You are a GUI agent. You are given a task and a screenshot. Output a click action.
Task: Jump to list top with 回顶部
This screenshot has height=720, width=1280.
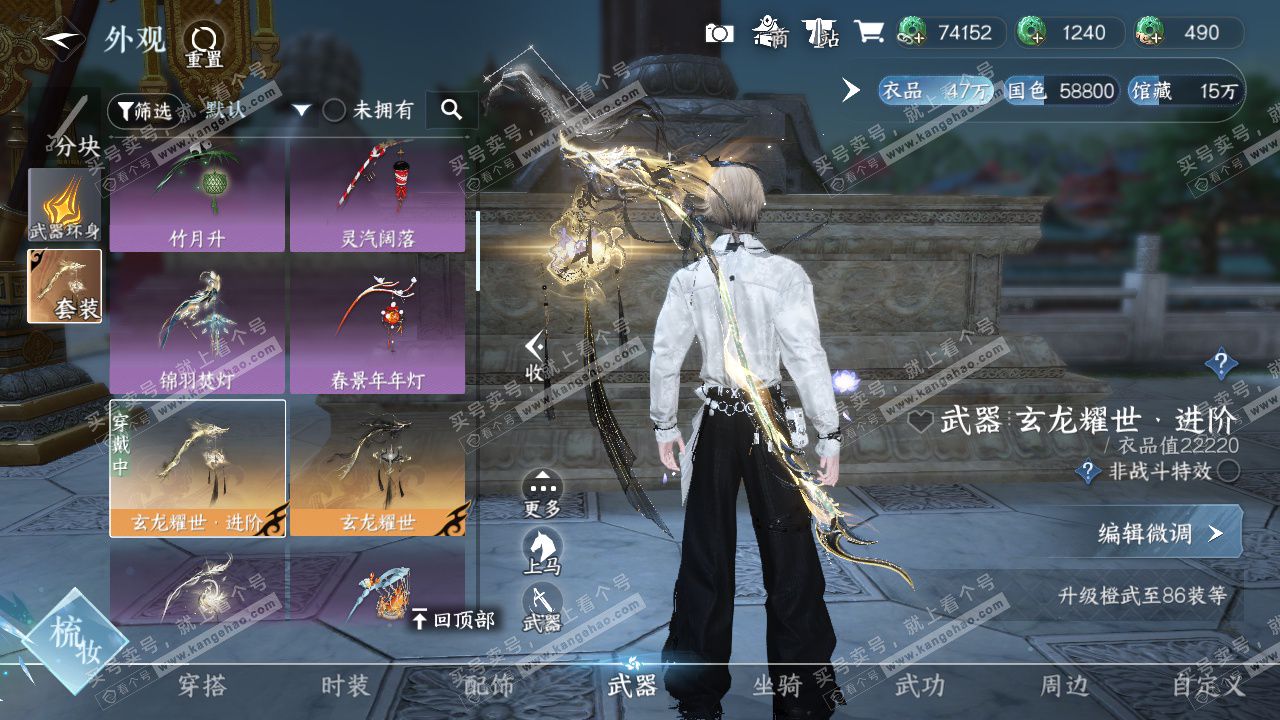click(x=453, y=620)
